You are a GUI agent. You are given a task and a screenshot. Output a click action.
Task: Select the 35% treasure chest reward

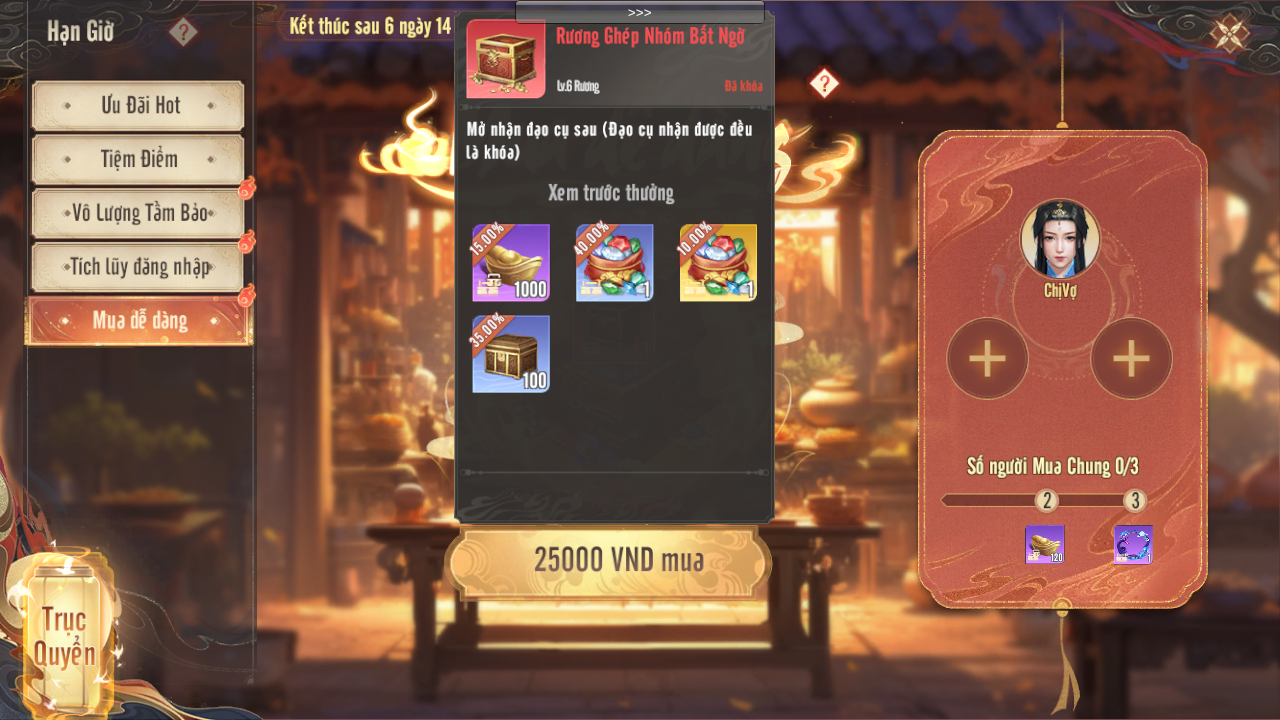click(511, 354)
